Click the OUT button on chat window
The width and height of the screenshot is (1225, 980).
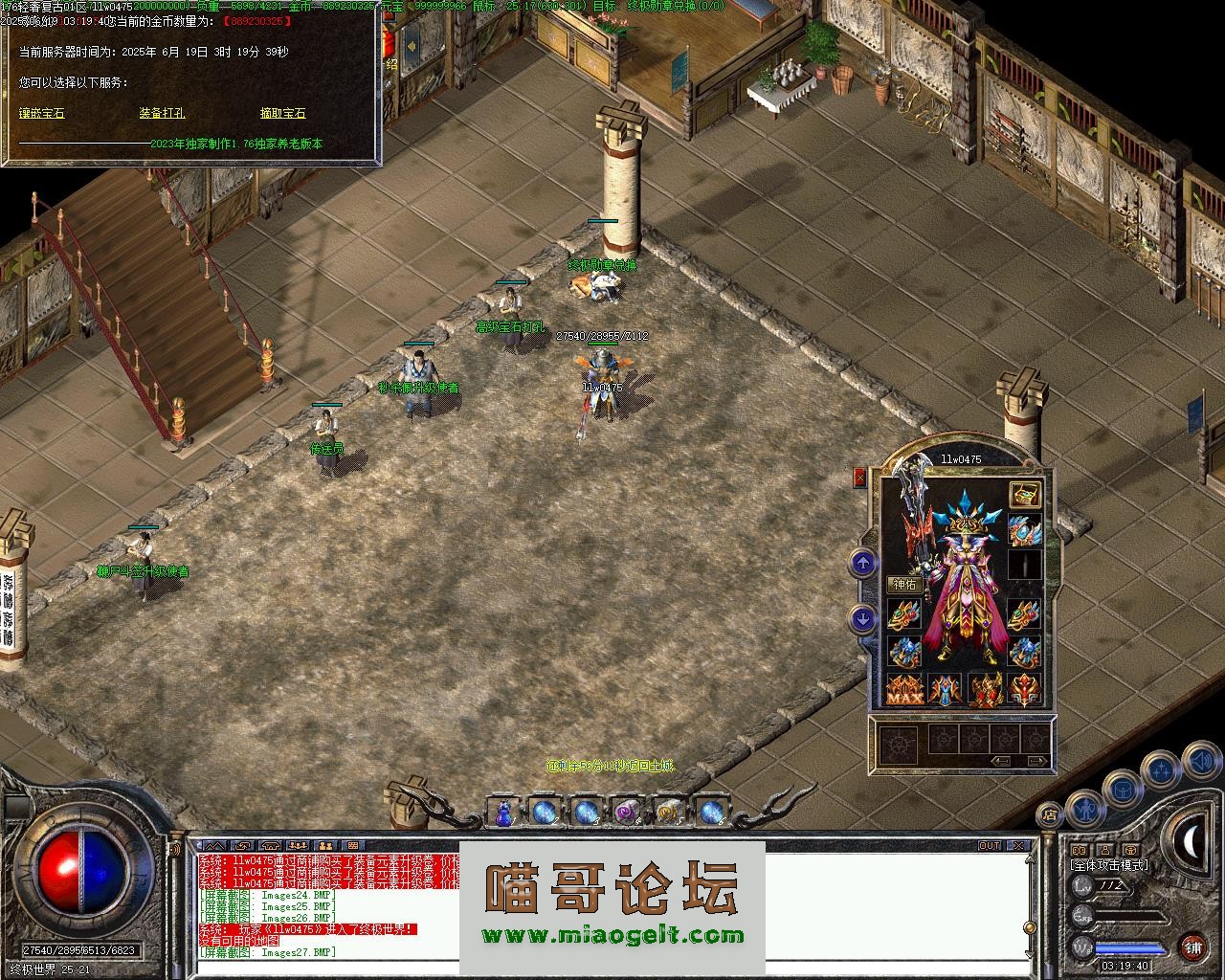click(x=989, y=846)
